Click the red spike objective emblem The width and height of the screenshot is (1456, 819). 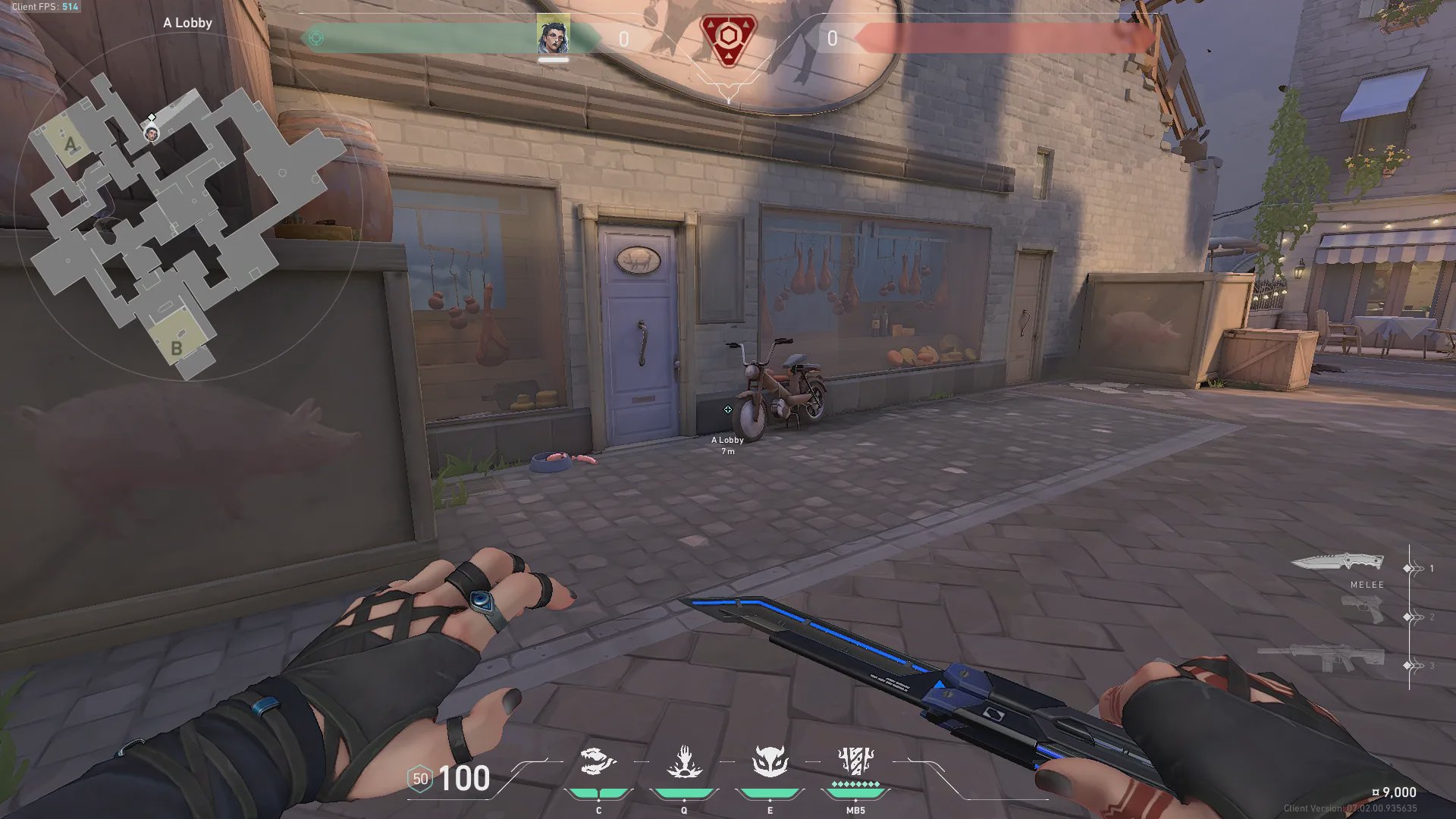(728, 39)
